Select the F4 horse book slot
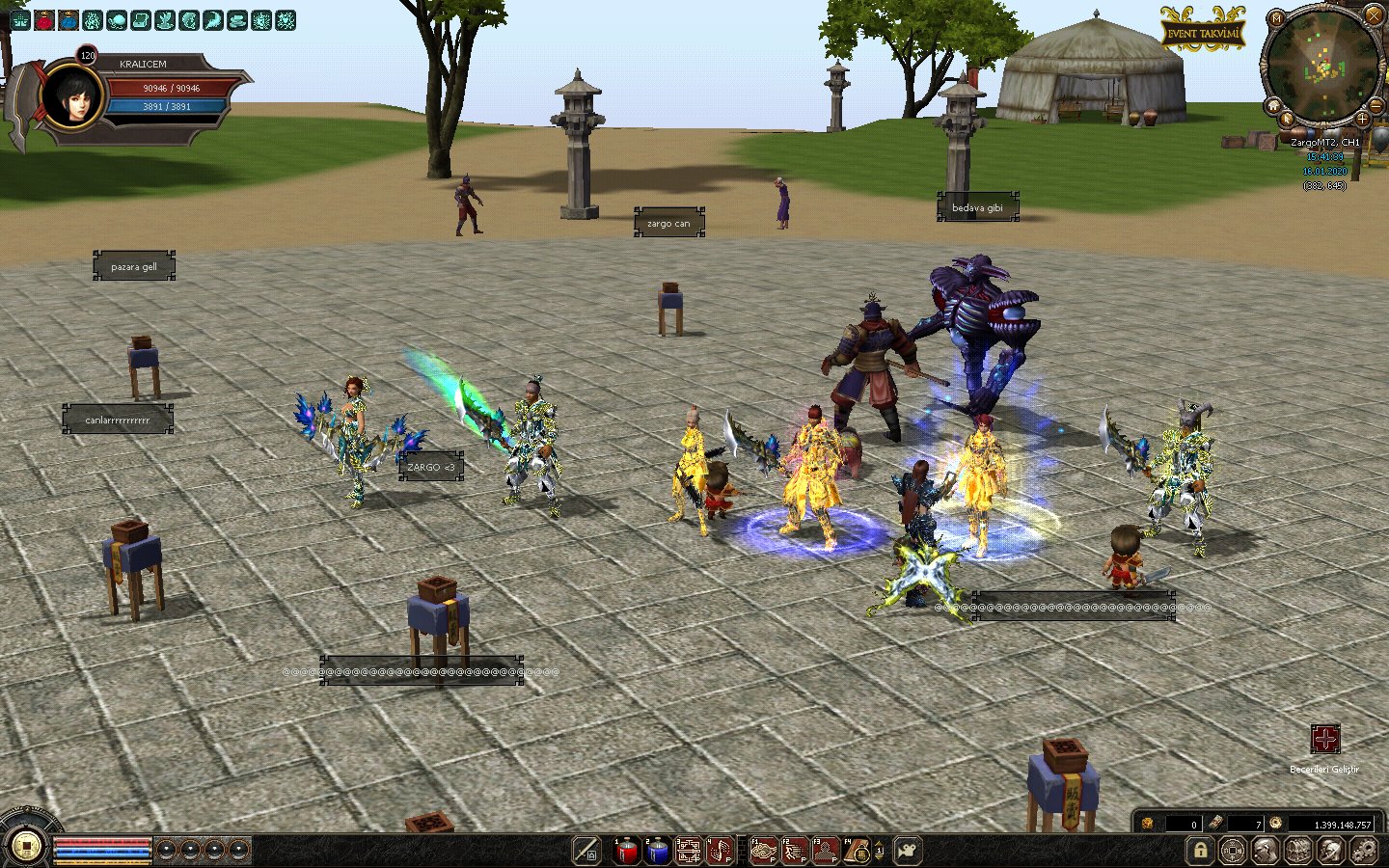Viewport: 1389px width, 868px height. click(856, 852)
